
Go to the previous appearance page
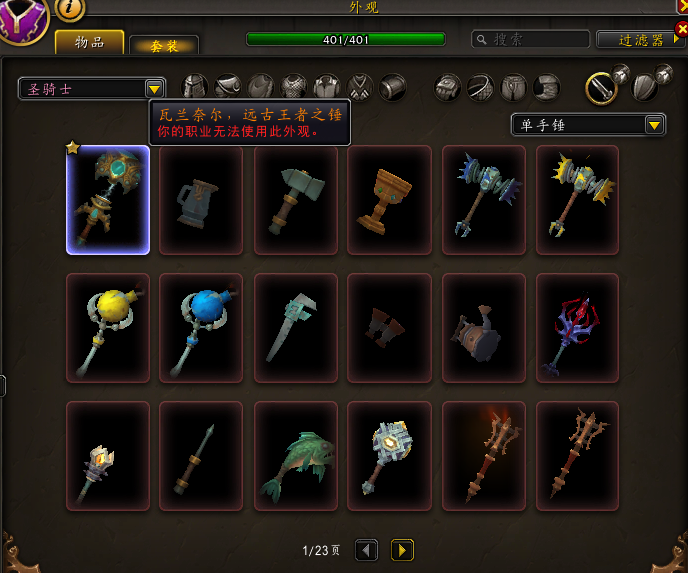[x=367, y=550]
